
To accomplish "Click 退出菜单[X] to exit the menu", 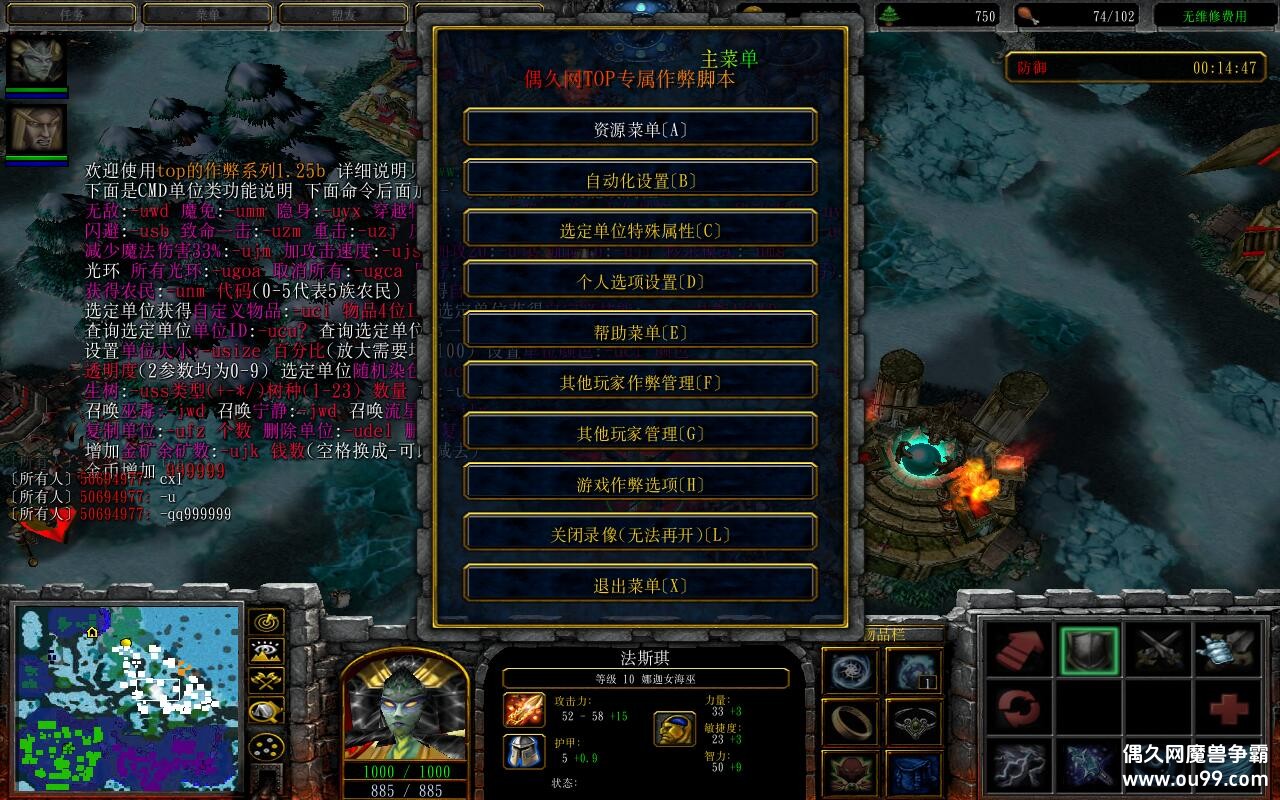I will (x=640, y=584).
